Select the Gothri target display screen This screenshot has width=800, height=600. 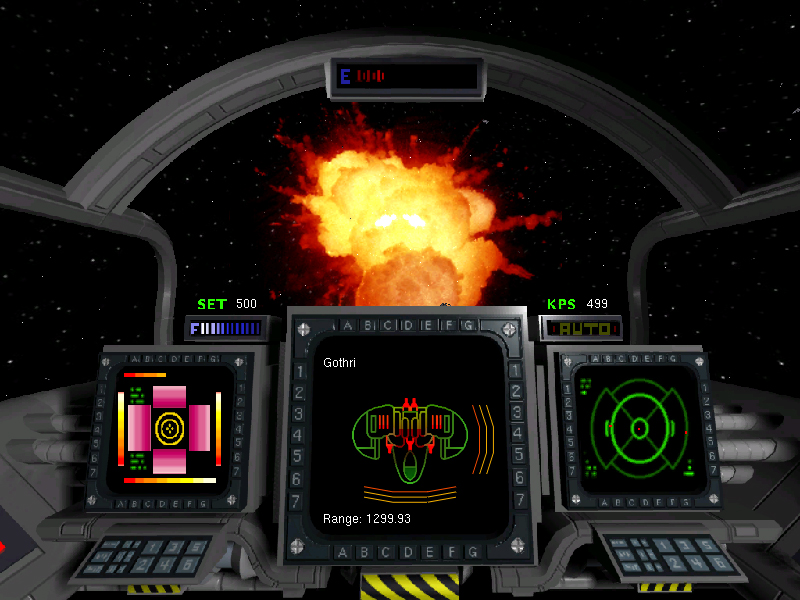point(411,437)
